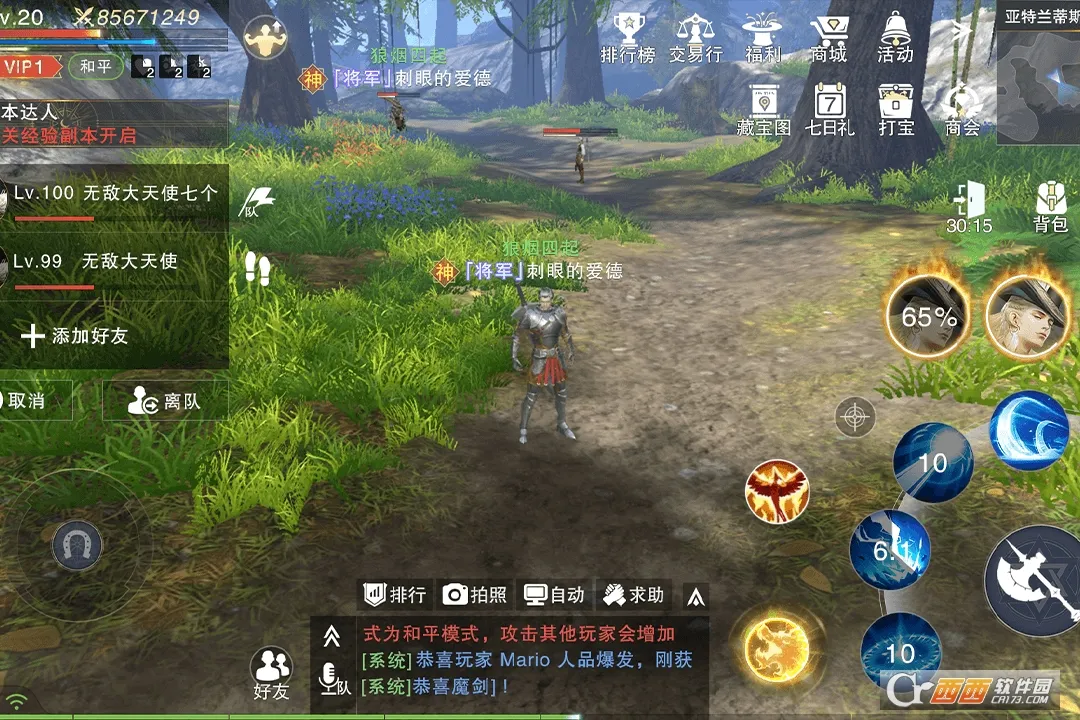1080x720 pixels.
Task: Open the 商会 guild trade icon
Action: coord(962,110)
